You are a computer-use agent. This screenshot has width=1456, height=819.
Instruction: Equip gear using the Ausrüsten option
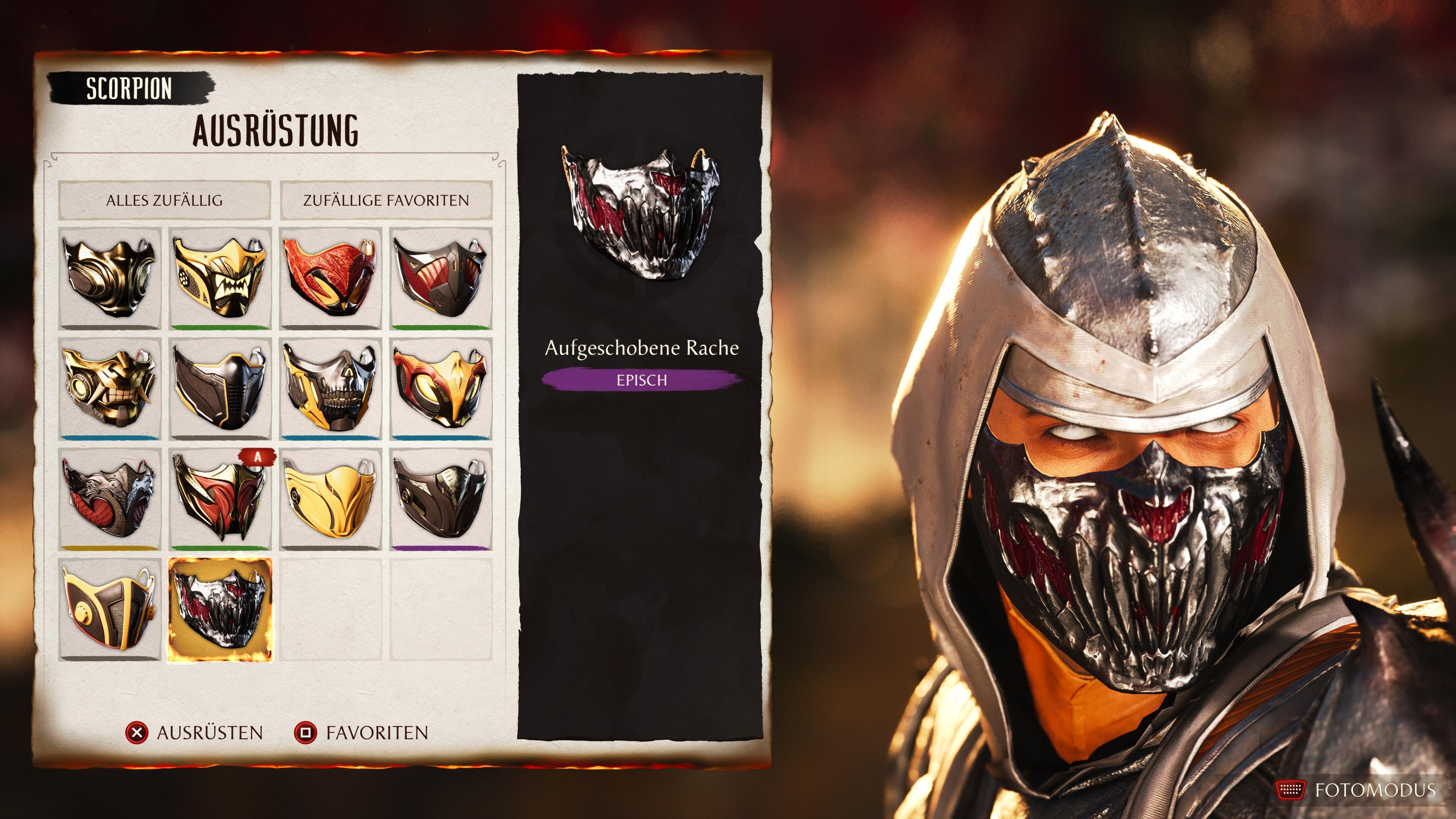pos(198,732)
